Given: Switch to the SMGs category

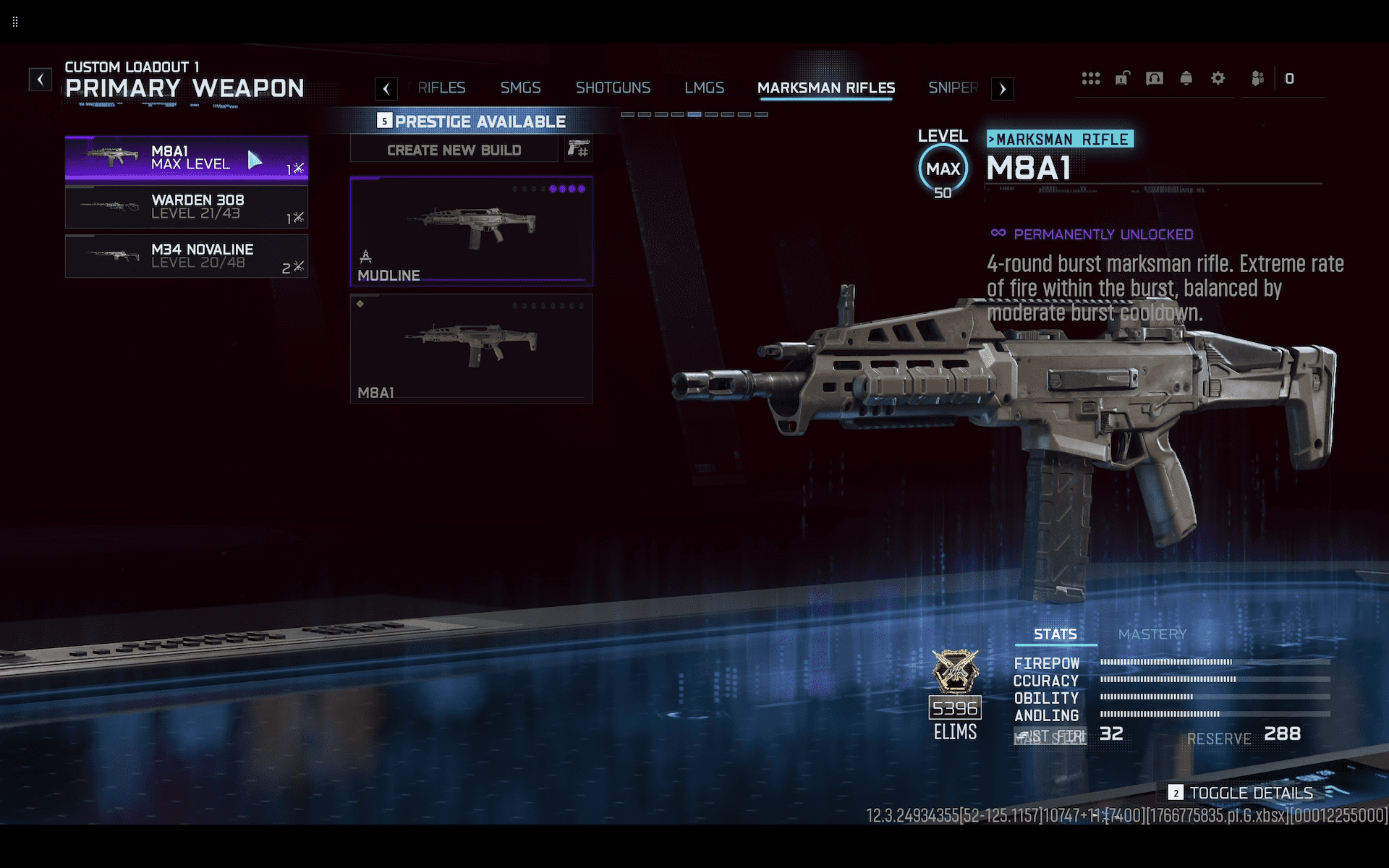Looking at the screenshot, I should pyautogui.click(x=520, y=88).
